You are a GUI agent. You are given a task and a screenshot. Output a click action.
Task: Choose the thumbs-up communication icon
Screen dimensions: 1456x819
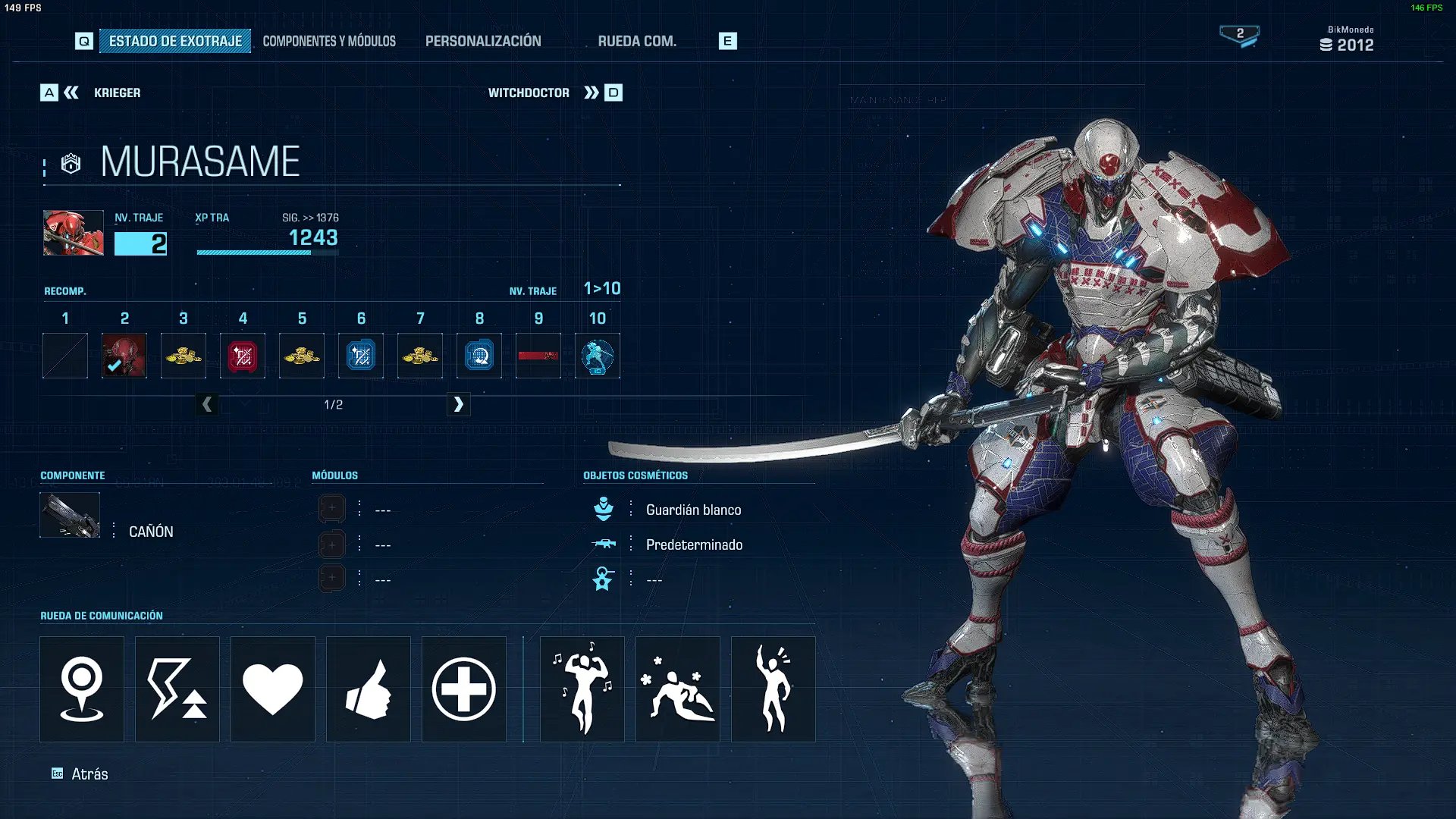coord(369,689)
